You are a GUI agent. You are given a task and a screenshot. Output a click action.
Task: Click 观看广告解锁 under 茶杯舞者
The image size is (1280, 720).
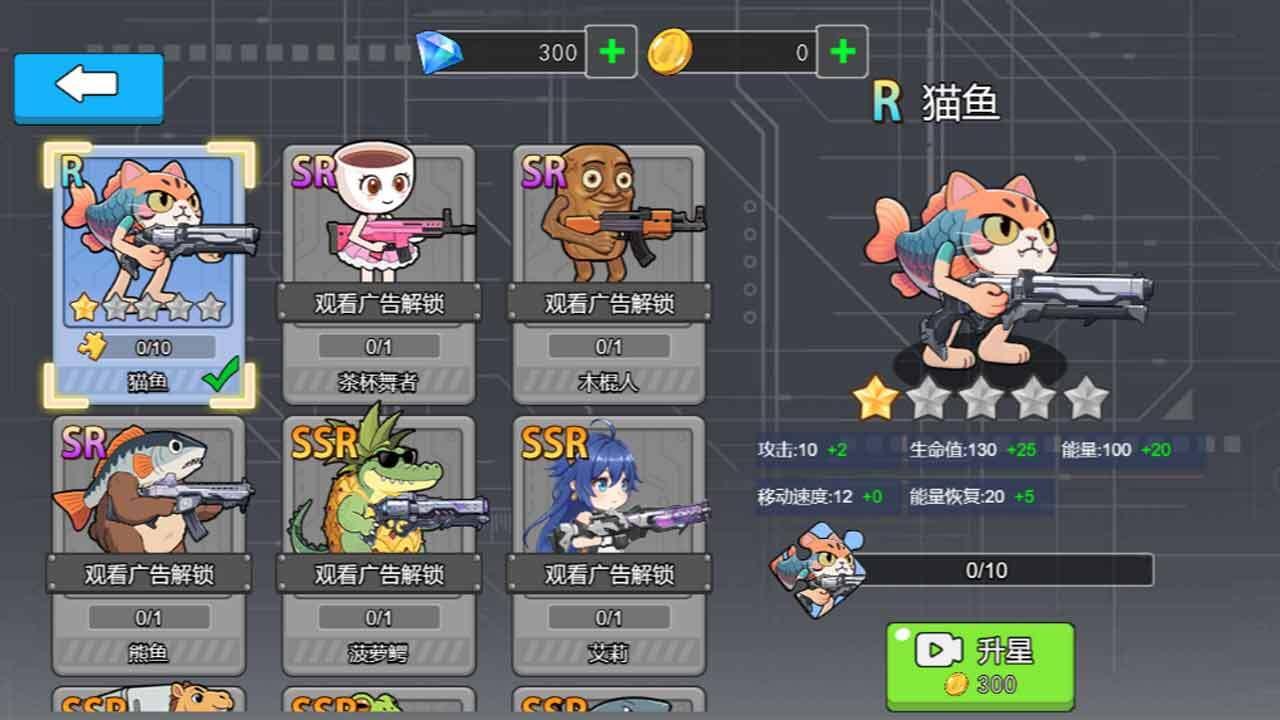378,300
